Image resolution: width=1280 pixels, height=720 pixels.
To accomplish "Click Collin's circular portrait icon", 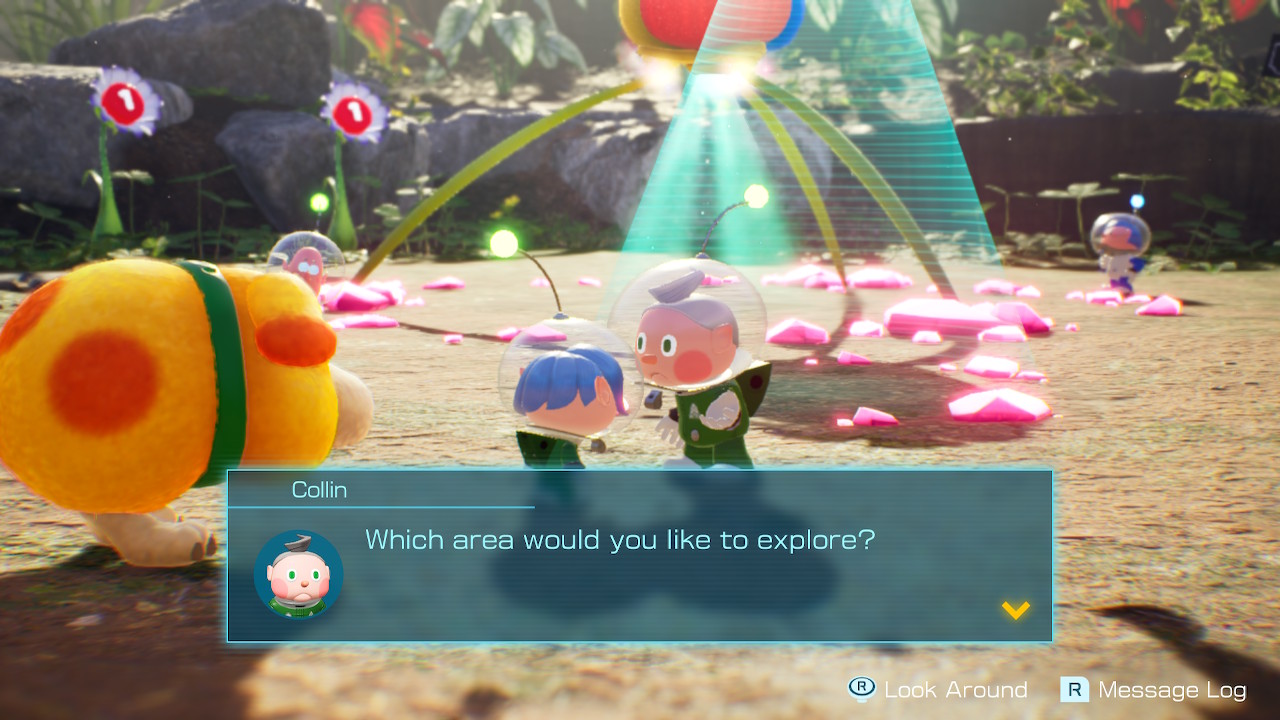I will pos(299,573).
